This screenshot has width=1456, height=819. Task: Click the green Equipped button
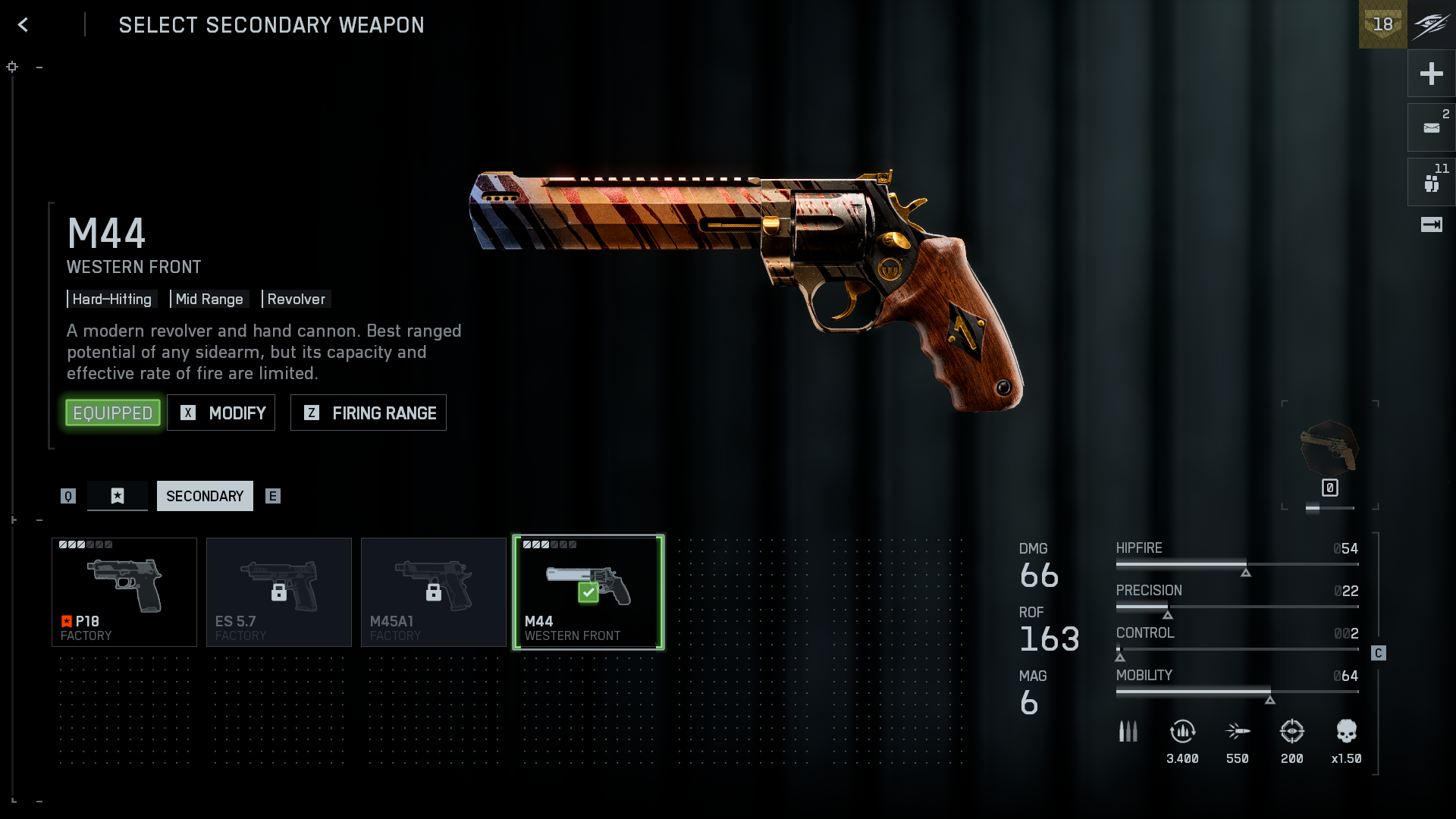[x=113, y=413]
